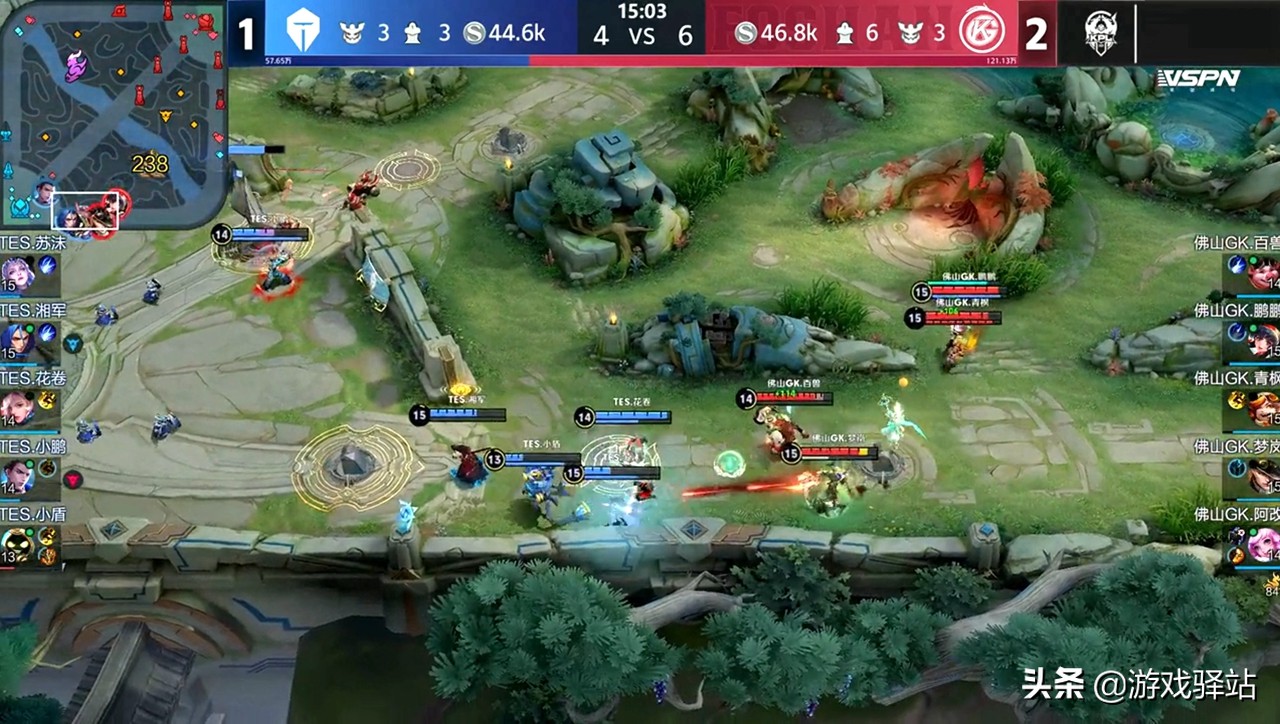Click the blue summoner spell beside TES.苏沫
This screenshot has height=724, width=1280.
47,264
